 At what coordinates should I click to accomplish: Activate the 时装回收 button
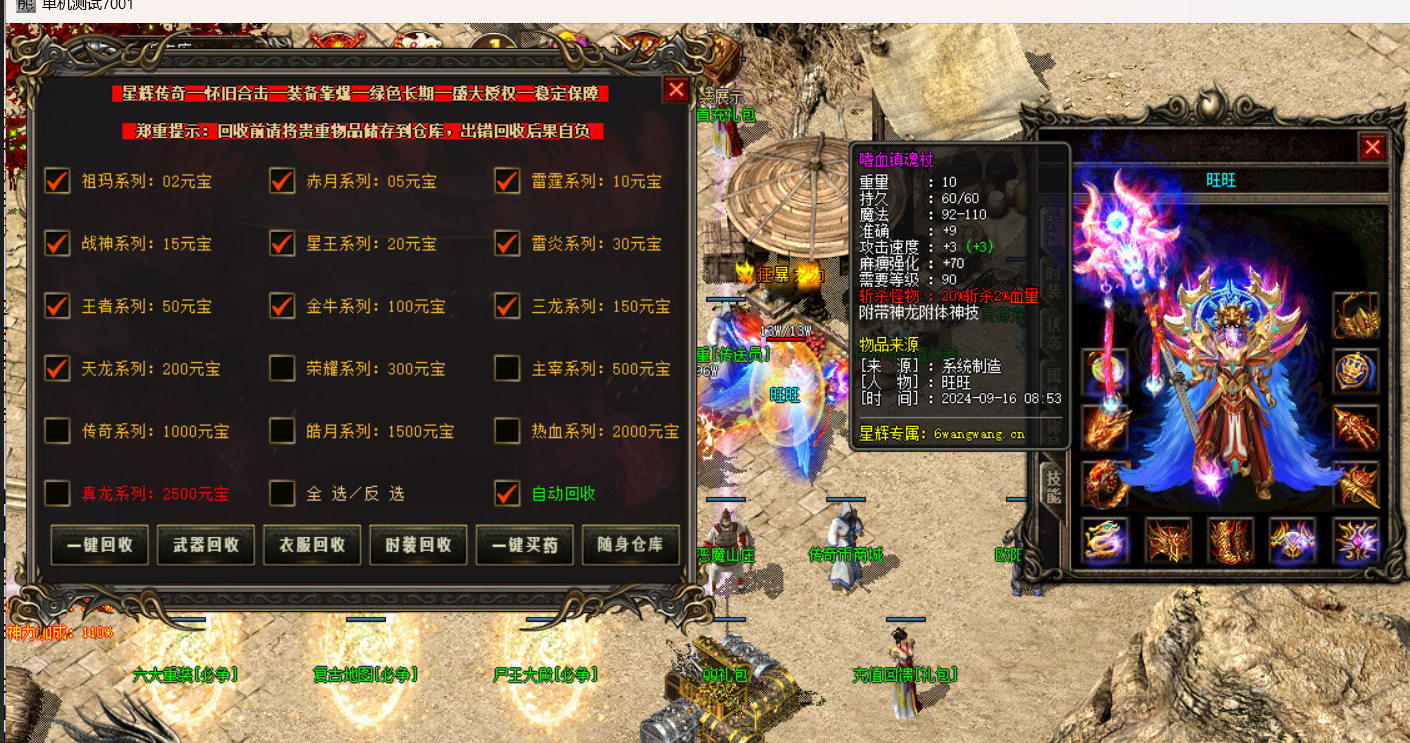pos(418,545)
